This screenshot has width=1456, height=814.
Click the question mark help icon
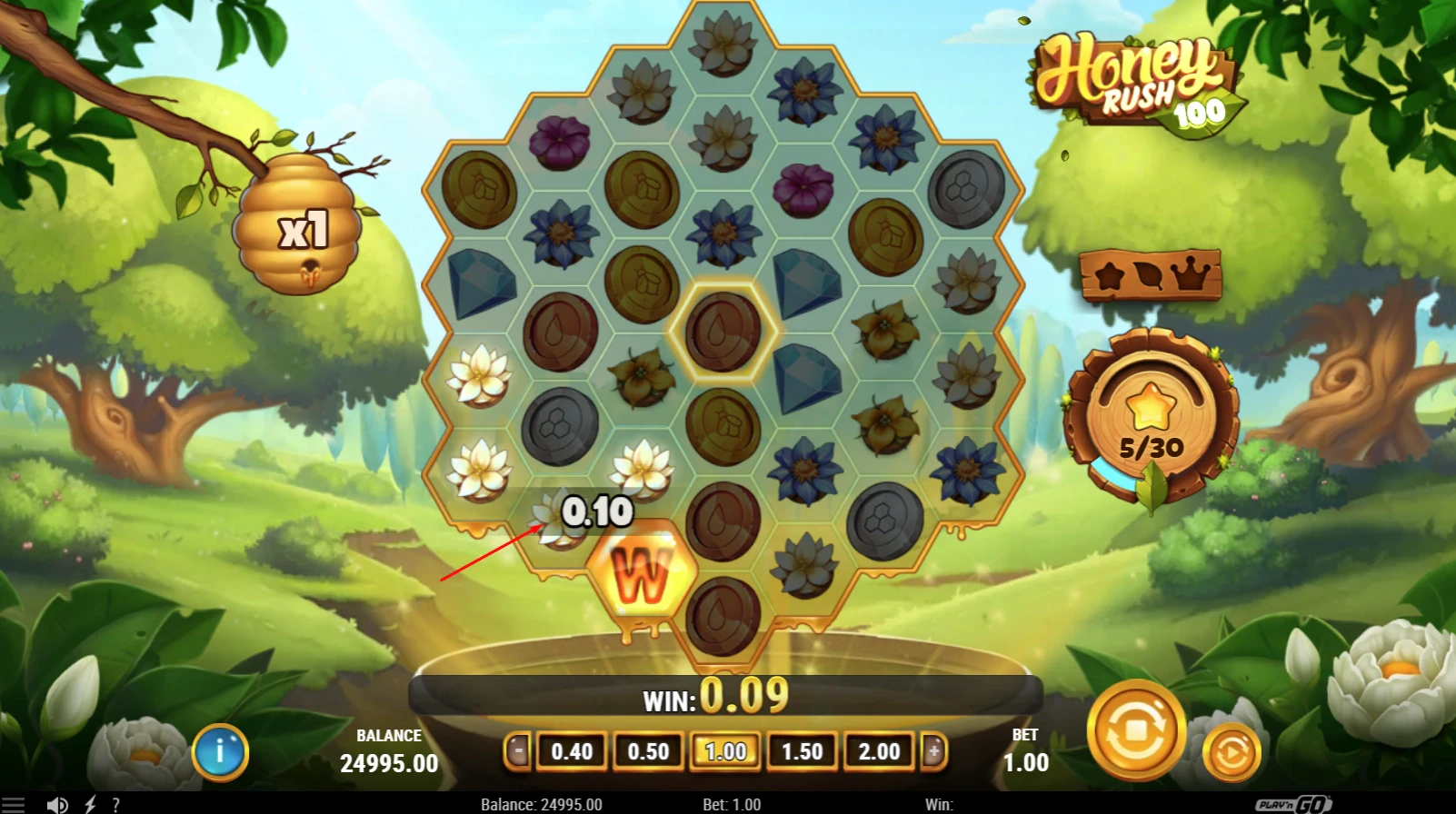115,803
